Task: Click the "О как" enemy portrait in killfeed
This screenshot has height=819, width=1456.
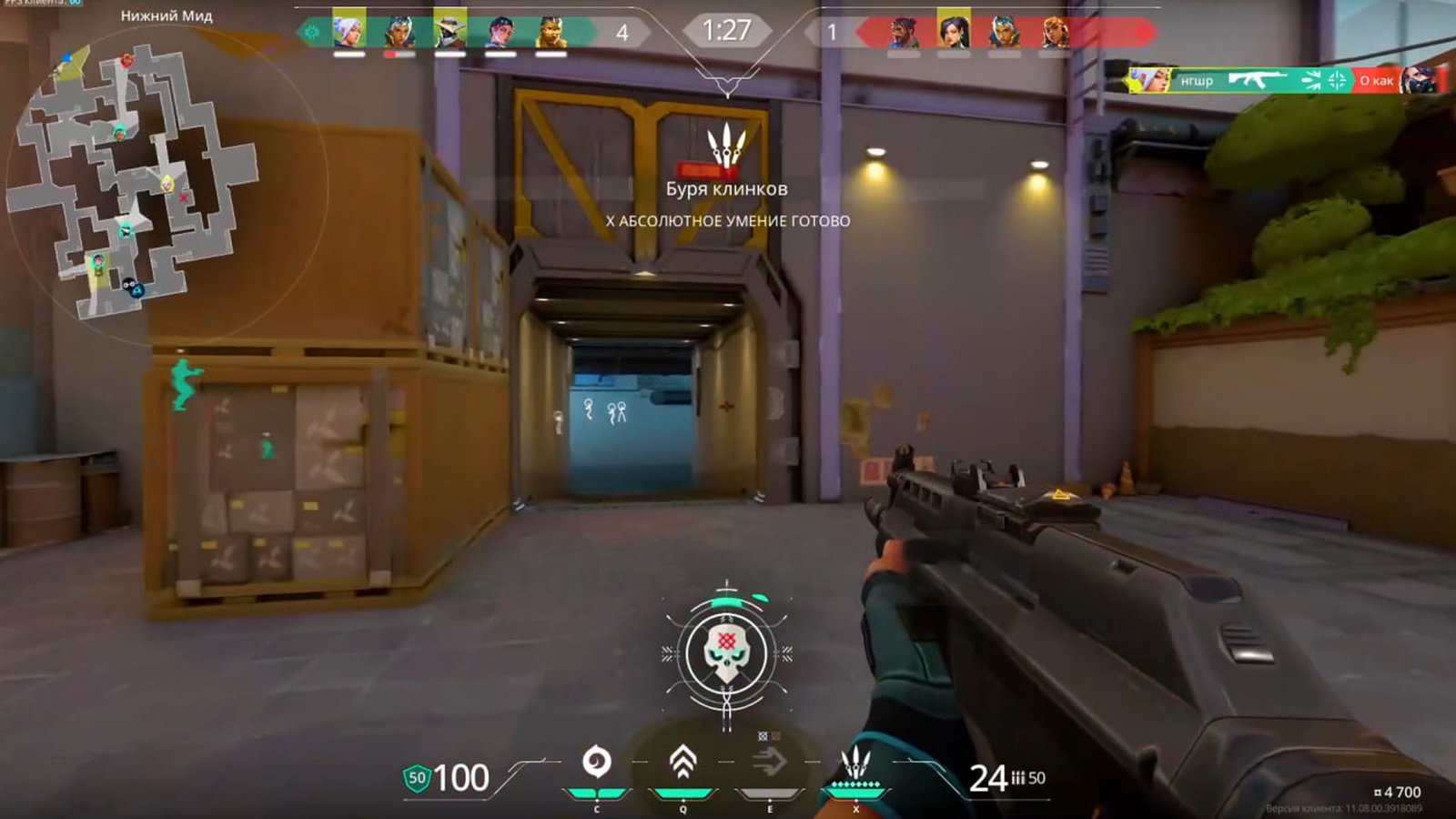Action: click(x=1419, y=81)
